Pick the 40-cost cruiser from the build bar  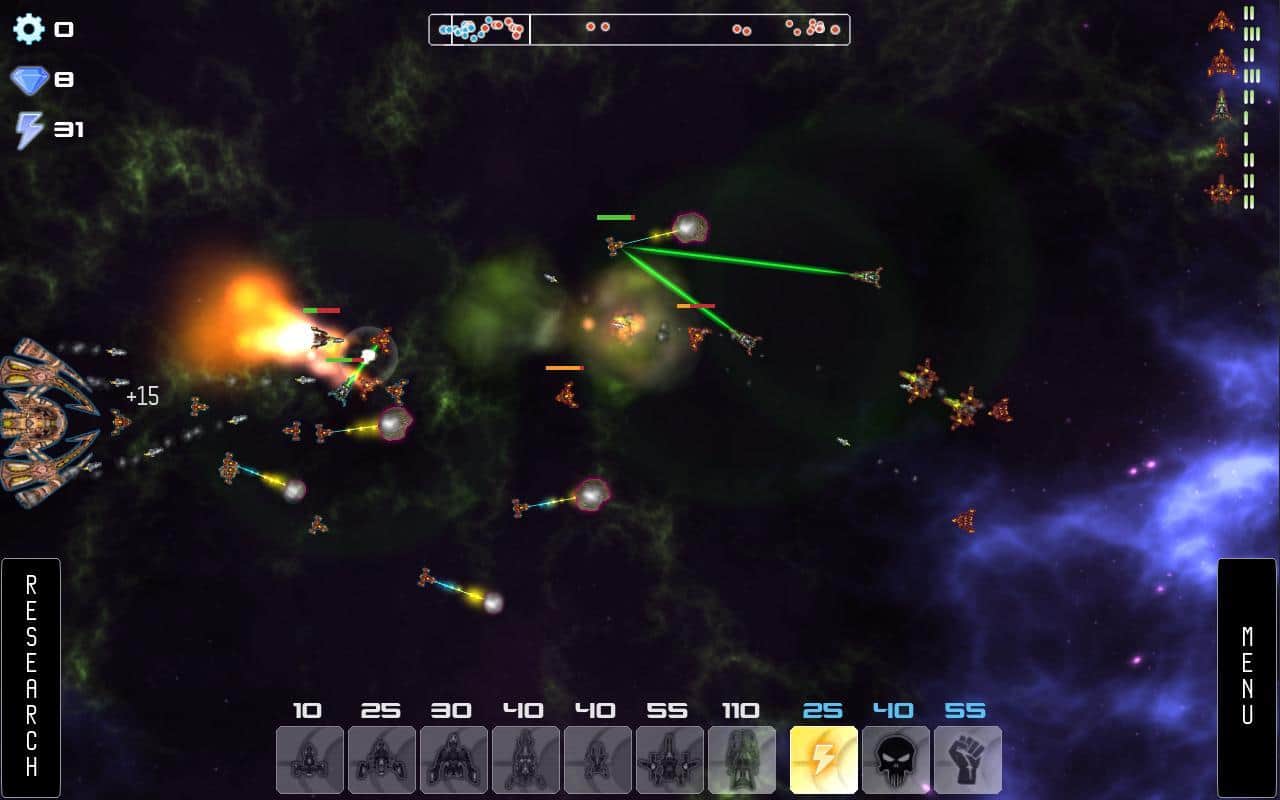coord(525,760)
